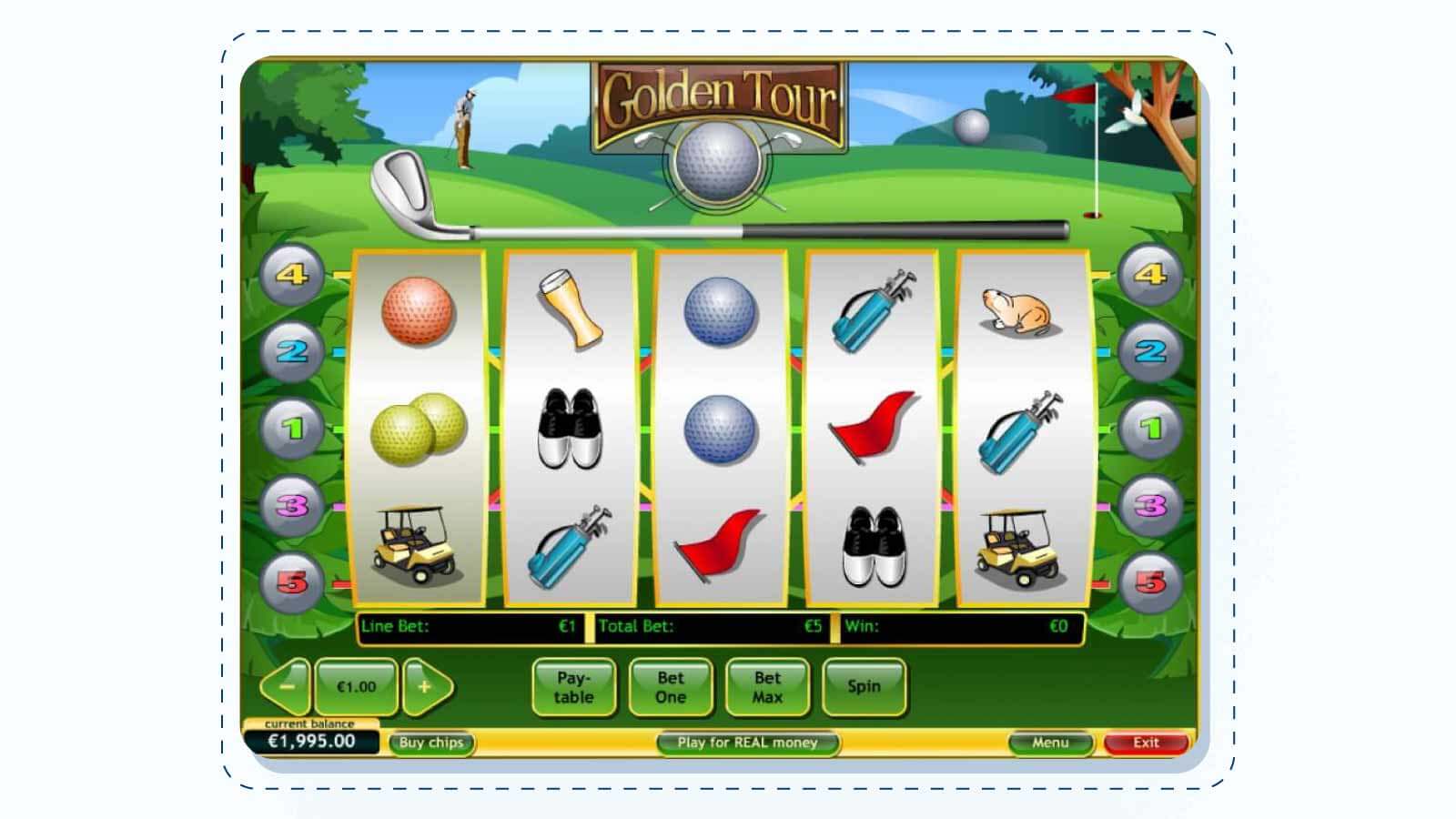Select the Bet Max button
Viewport: 1456px width, 819px height.
coord(767,687)
